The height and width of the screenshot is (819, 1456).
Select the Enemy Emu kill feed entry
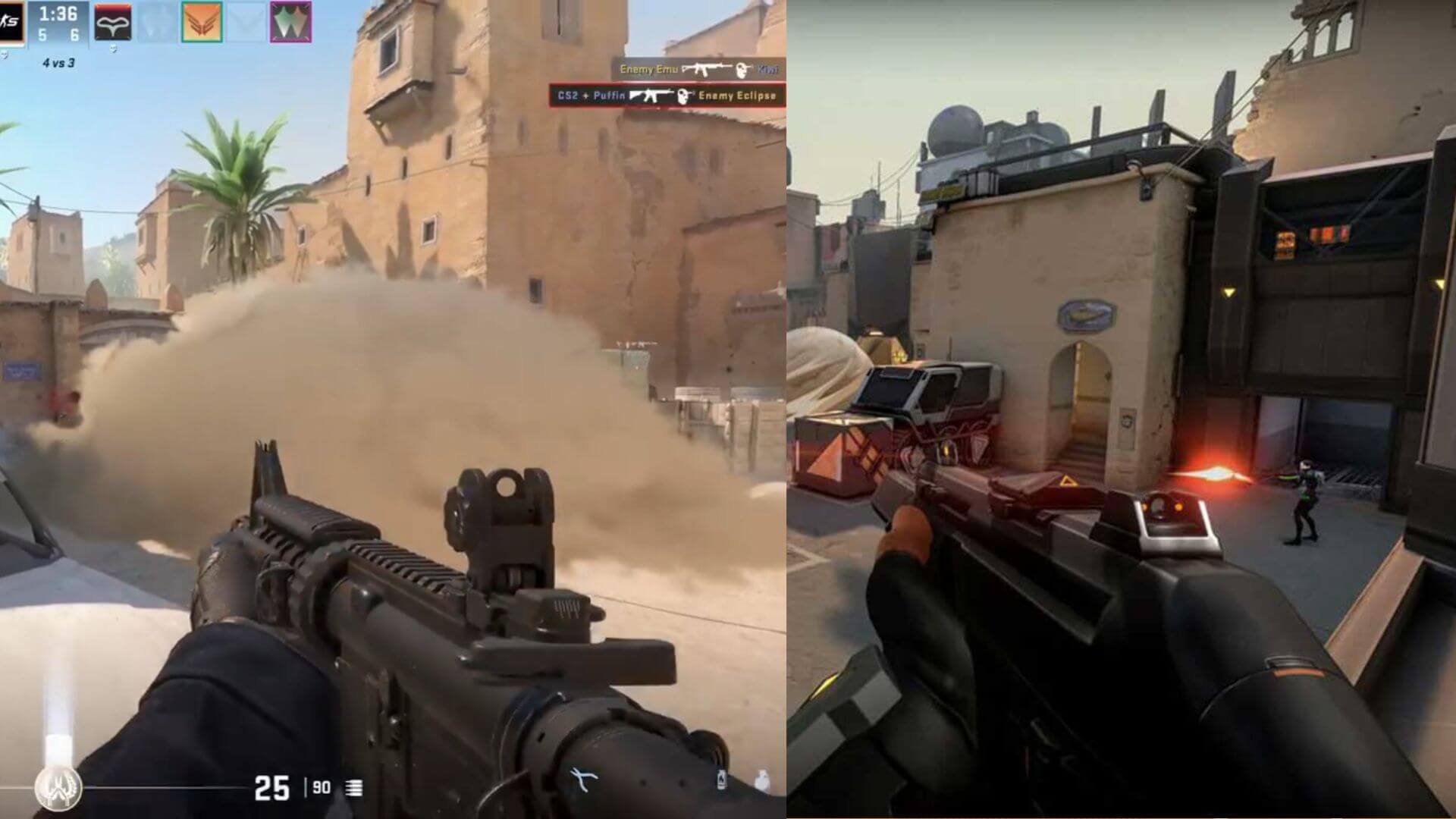[698, 69]
